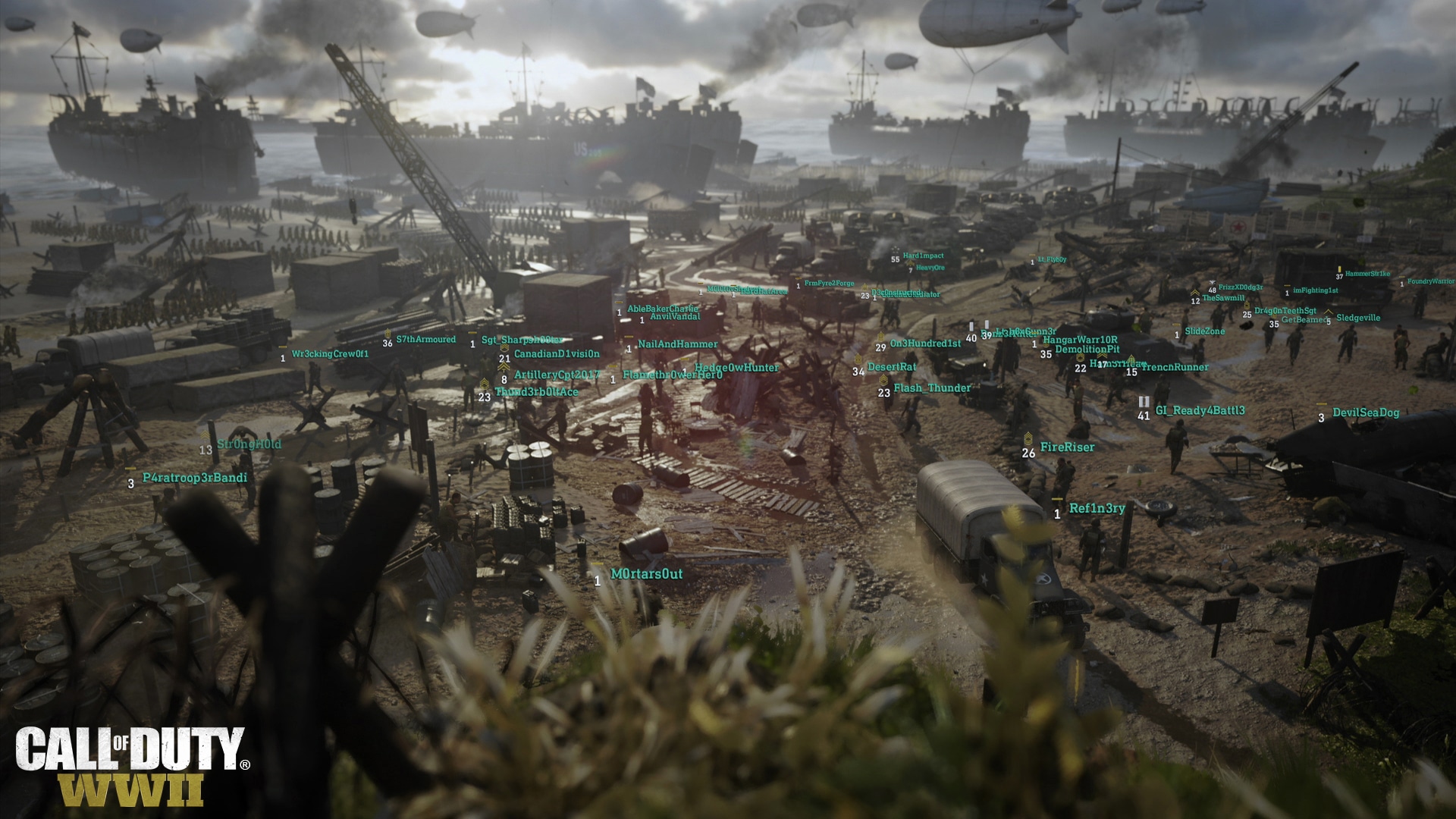
Task: Select player SlideZone's nametag
Action: 1206,331
